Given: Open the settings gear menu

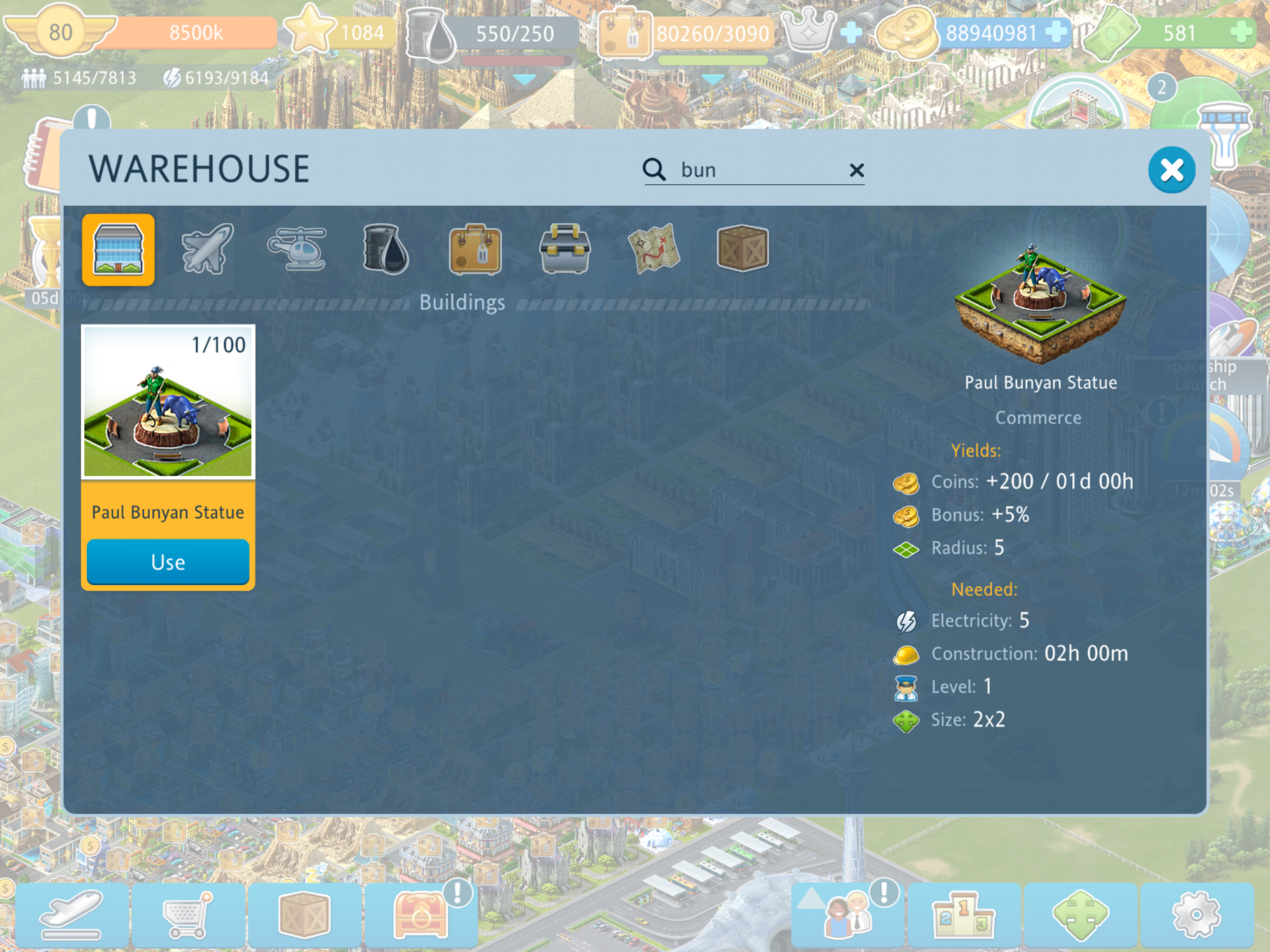Looking at the screenshot, I should 1196,915.
